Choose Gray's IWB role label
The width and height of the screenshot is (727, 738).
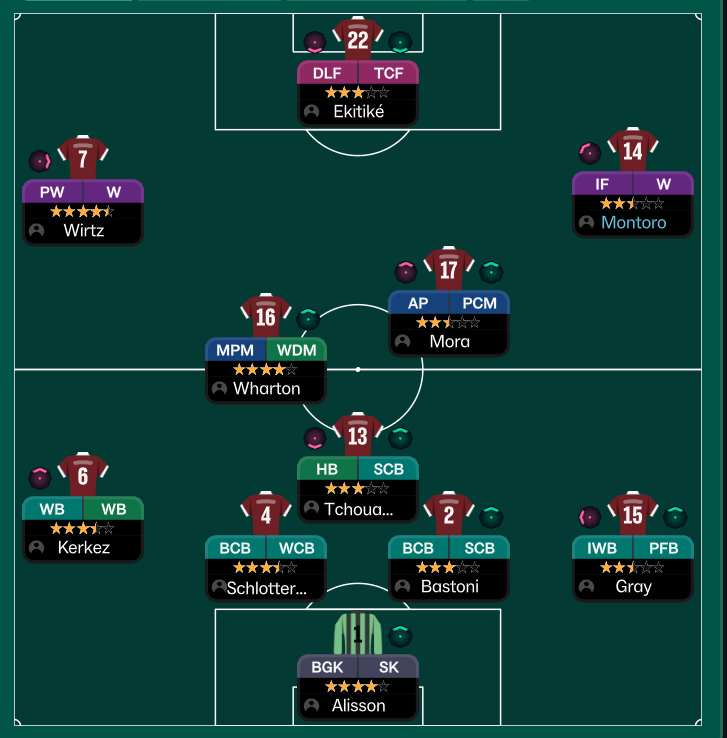[602, 548]
